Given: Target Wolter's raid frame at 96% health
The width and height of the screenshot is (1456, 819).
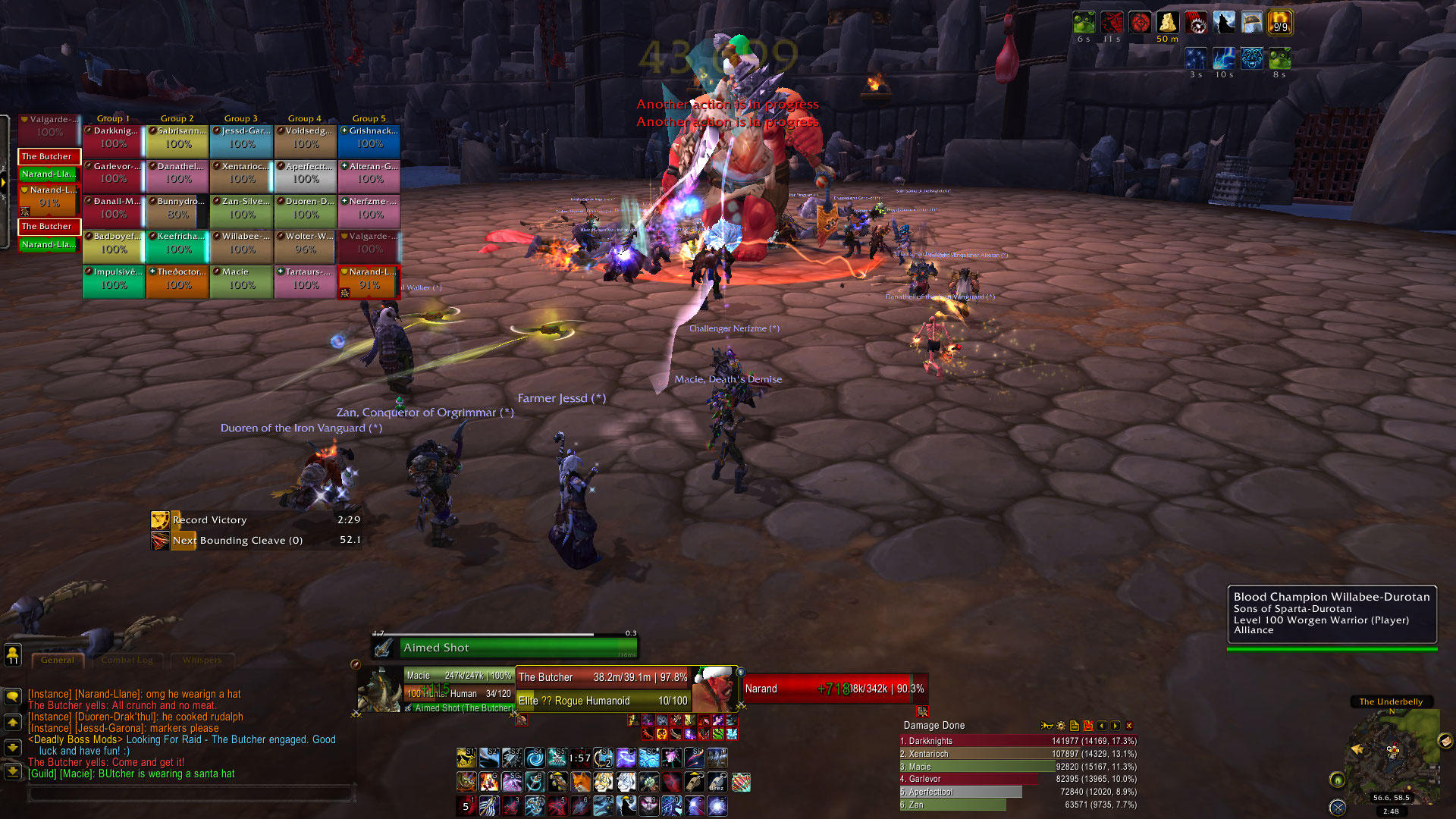Looking at the screenshot, I should [305, 243].
